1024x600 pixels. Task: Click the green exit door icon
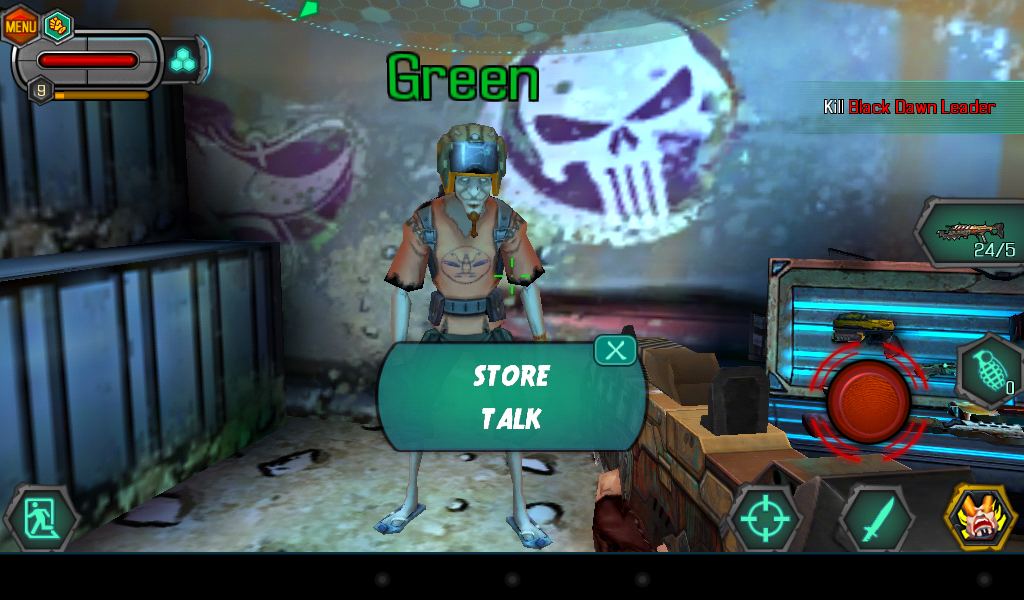click(41, 519)
